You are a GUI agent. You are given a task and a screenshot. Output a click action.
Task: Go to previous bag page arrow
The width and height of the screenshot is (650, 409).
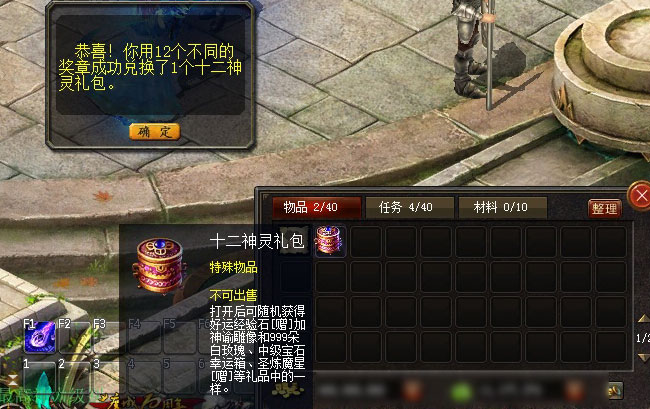[642, 319]
